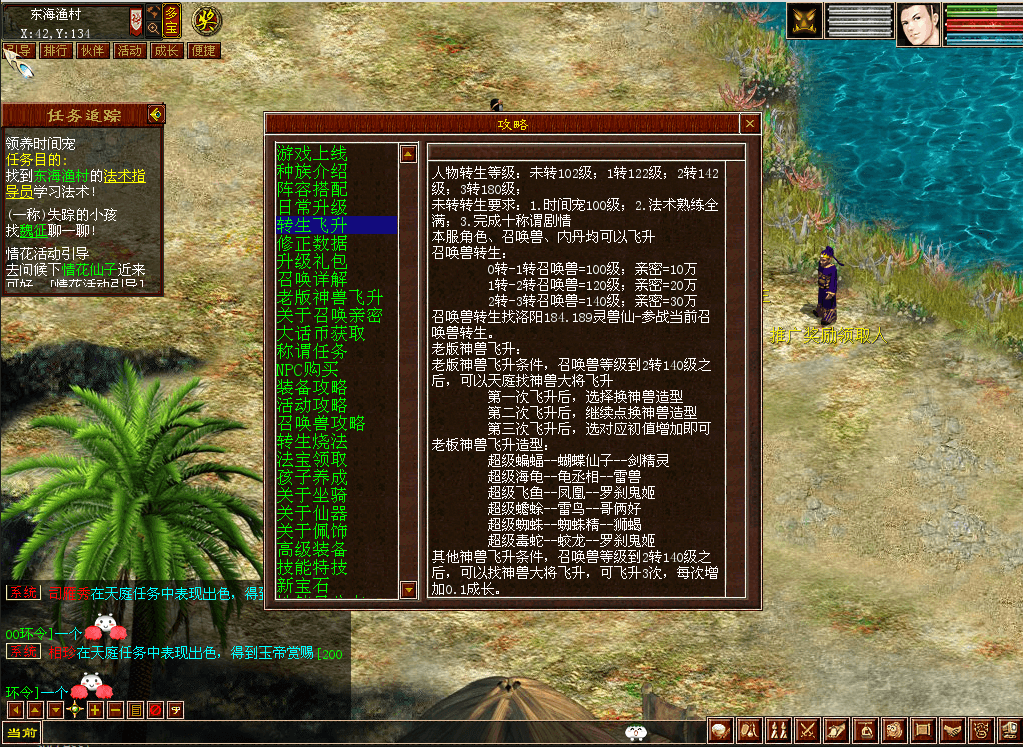1023x747 pixels.
Task: Click the 成长 growth button
Action: tap(166, 50)
